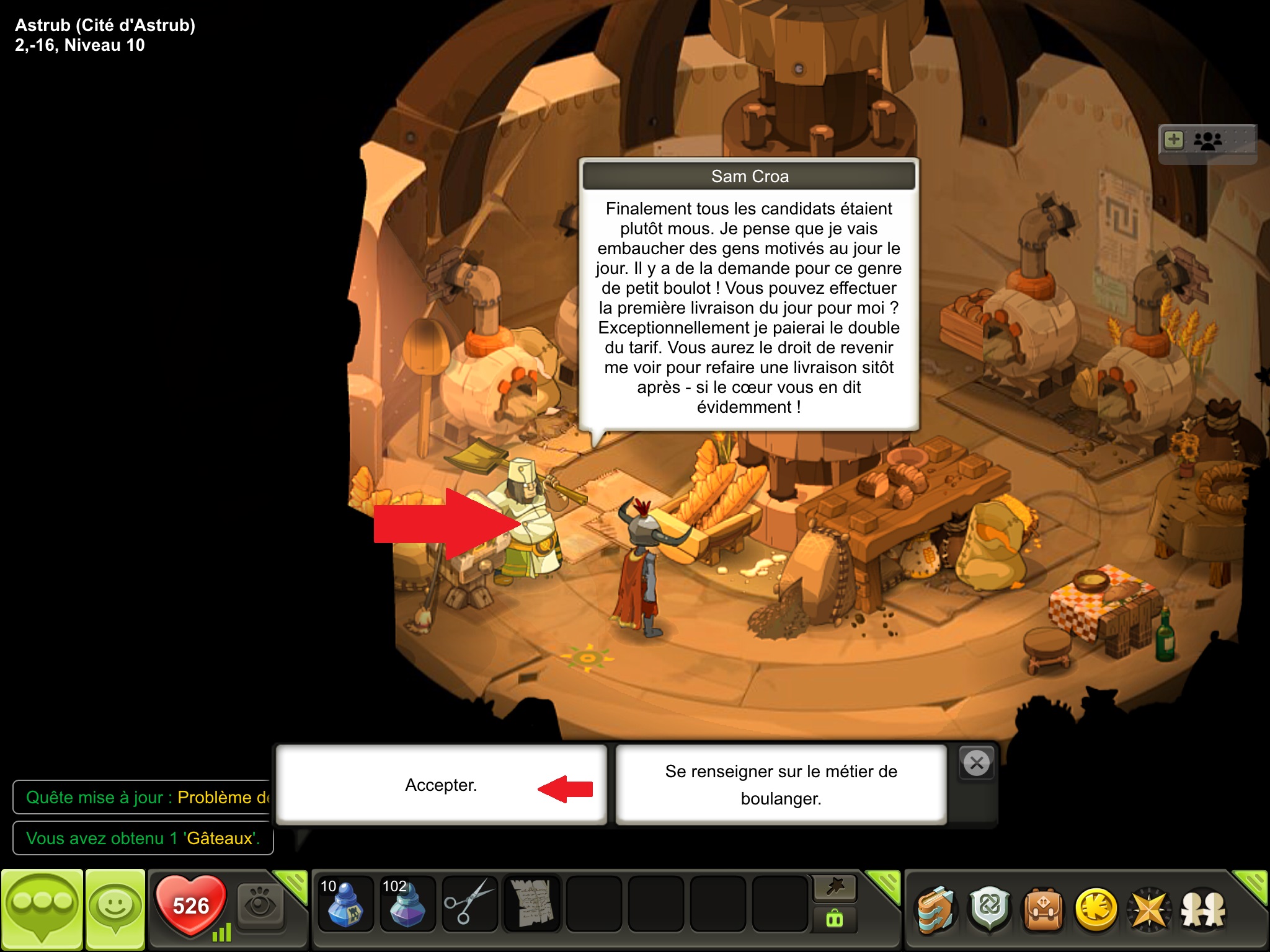Open the silver shield guild icon
1270x952 pixels.
tap(990, 909)
